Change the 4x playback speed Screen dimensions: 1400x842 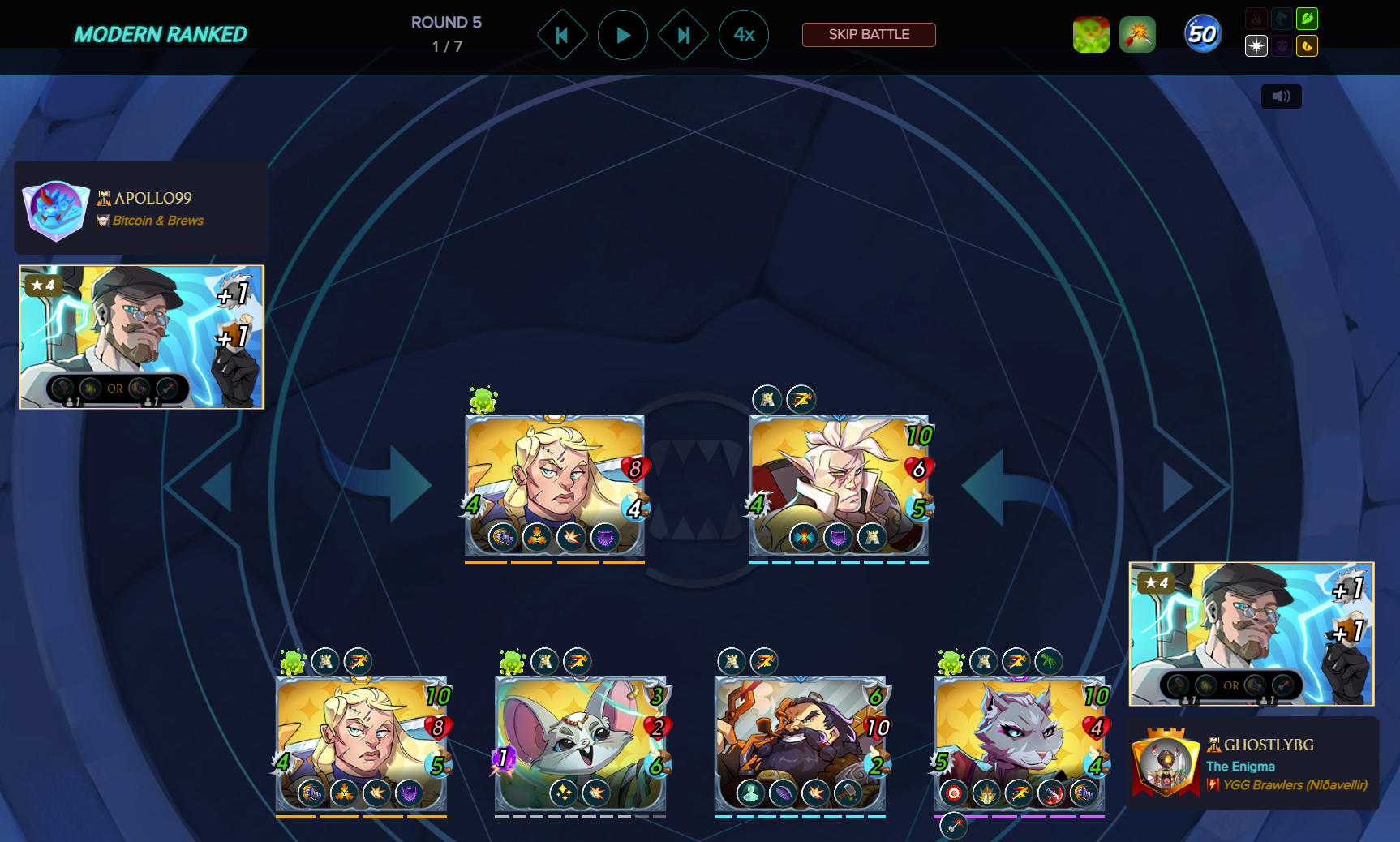pyautogui.click(x=743, y=35)
